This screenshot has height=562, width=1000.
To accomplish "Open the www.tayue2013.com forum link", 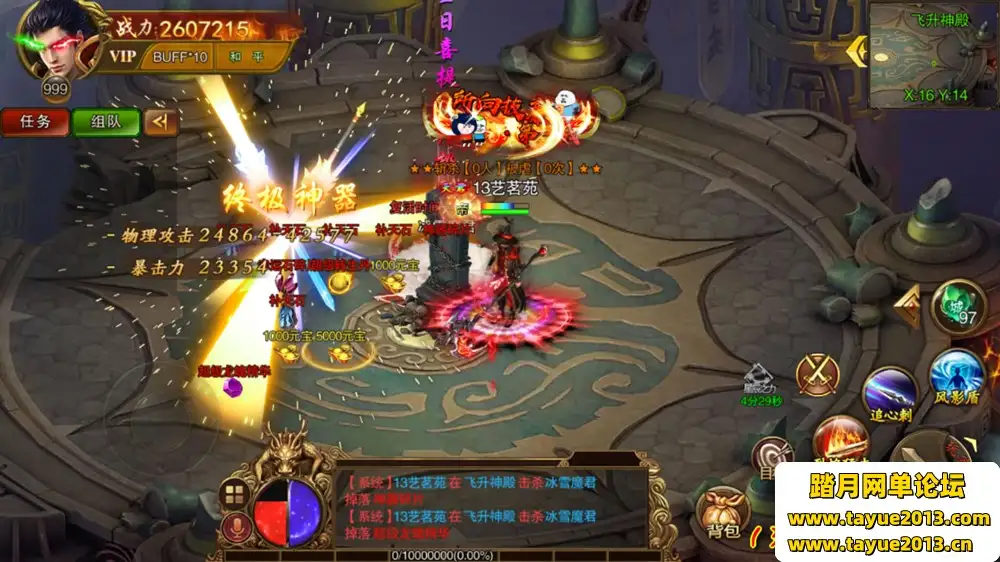I will tap(888, 518).
